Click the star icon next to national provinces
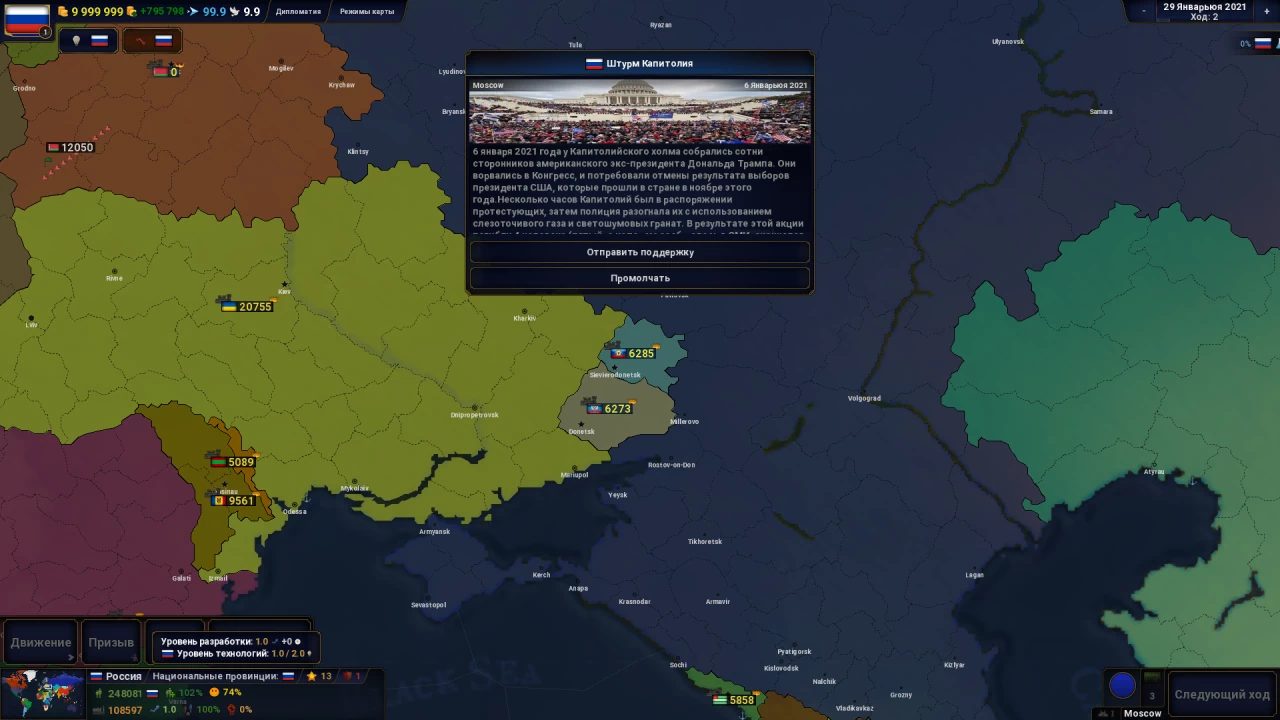Viewport: 1280px width, 720px height. (312, 676)
